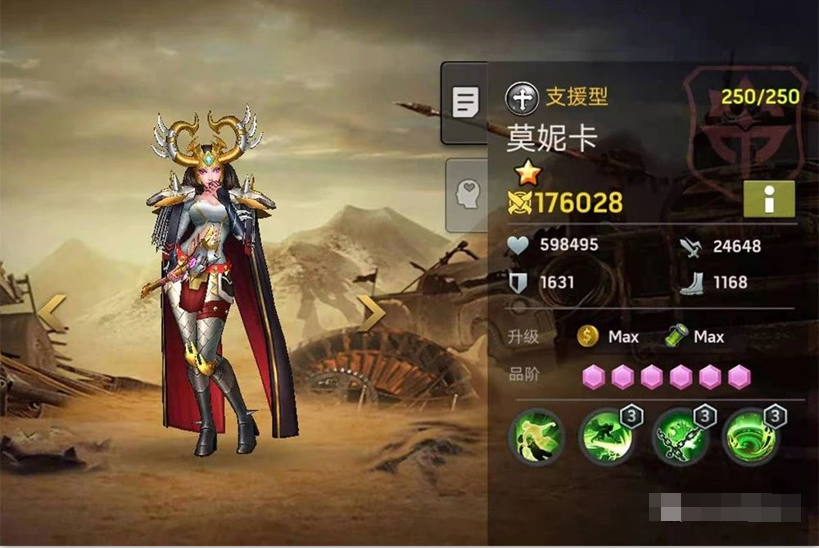Click the gold coin upgrade Max button

[x=608, y=337]
